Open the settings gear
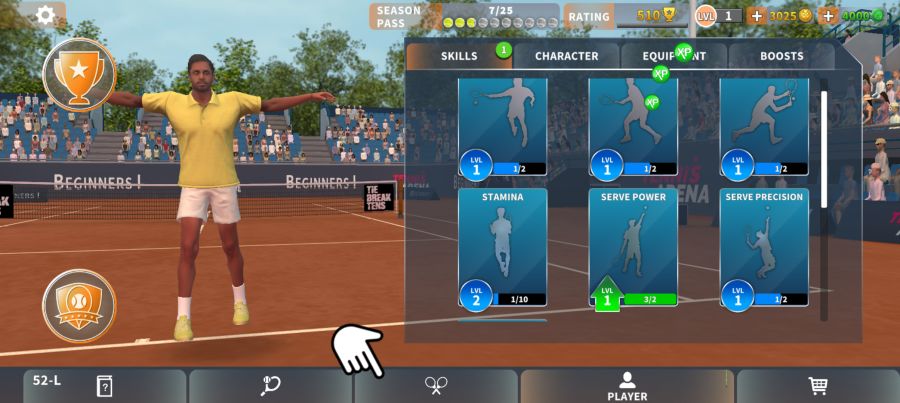 coord(45,15)
